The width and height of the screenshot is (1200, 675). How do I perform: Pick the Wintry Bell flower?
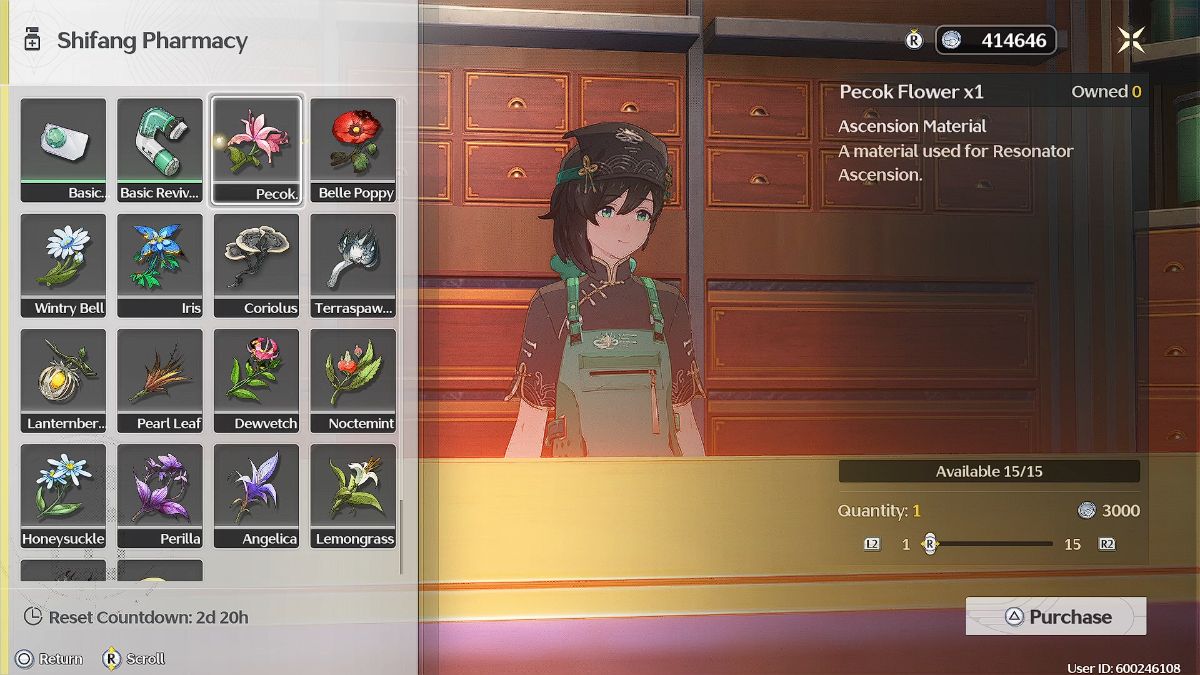63,265
